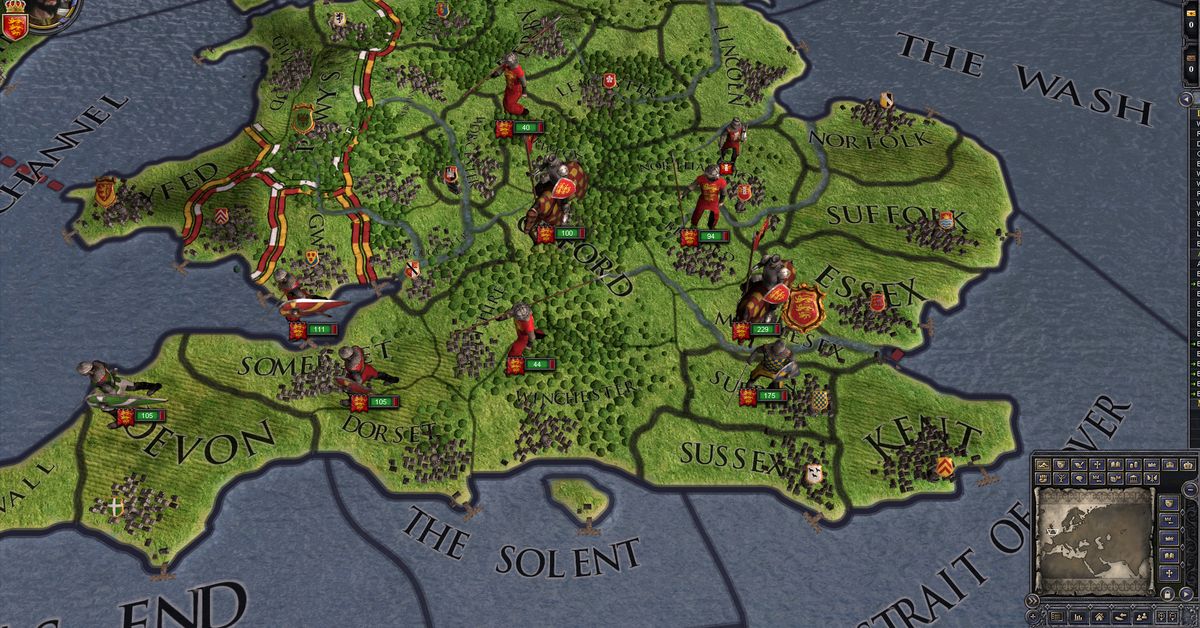
Task: Select the army with 229 troops
Action: (x=761, y=329)
